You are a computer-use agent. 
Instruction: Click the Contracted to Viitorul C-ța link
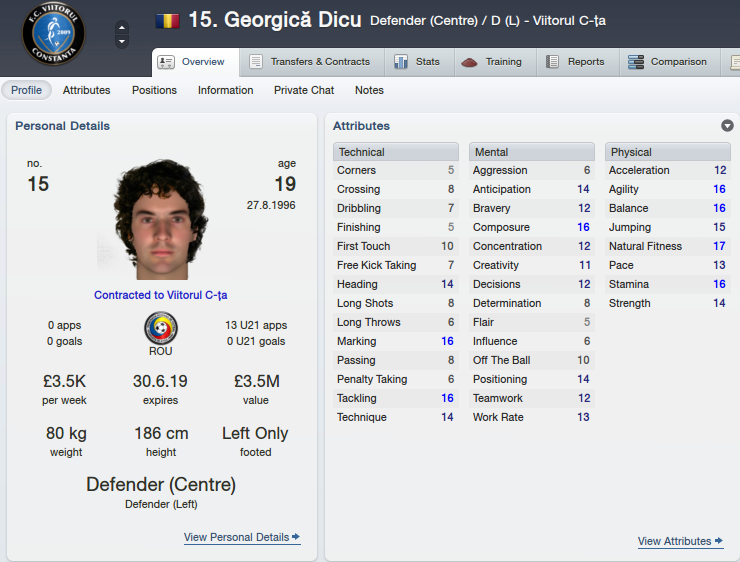(x=161, y=295)
